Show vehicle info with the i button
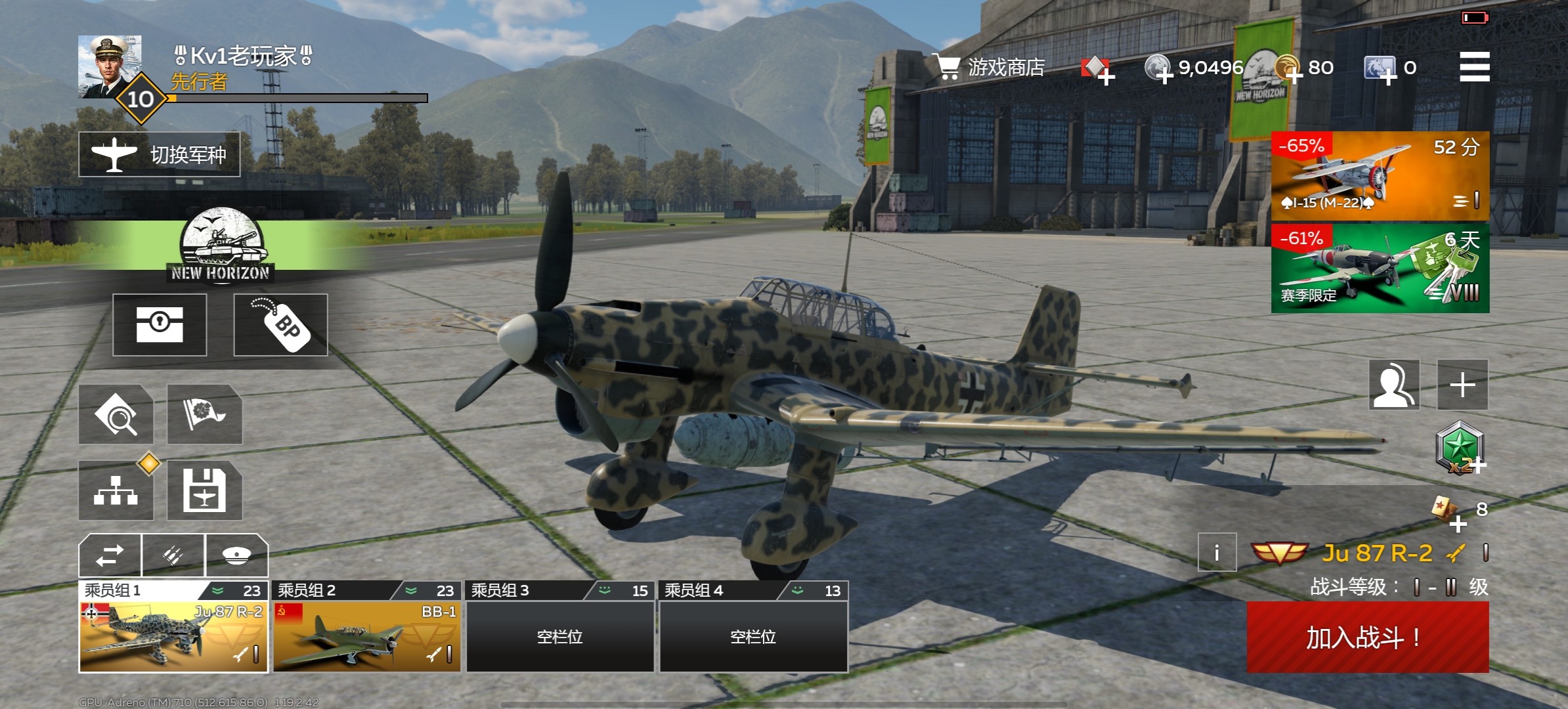Viewport: 1568px width, 709px height. click(x=1217, y=553)
